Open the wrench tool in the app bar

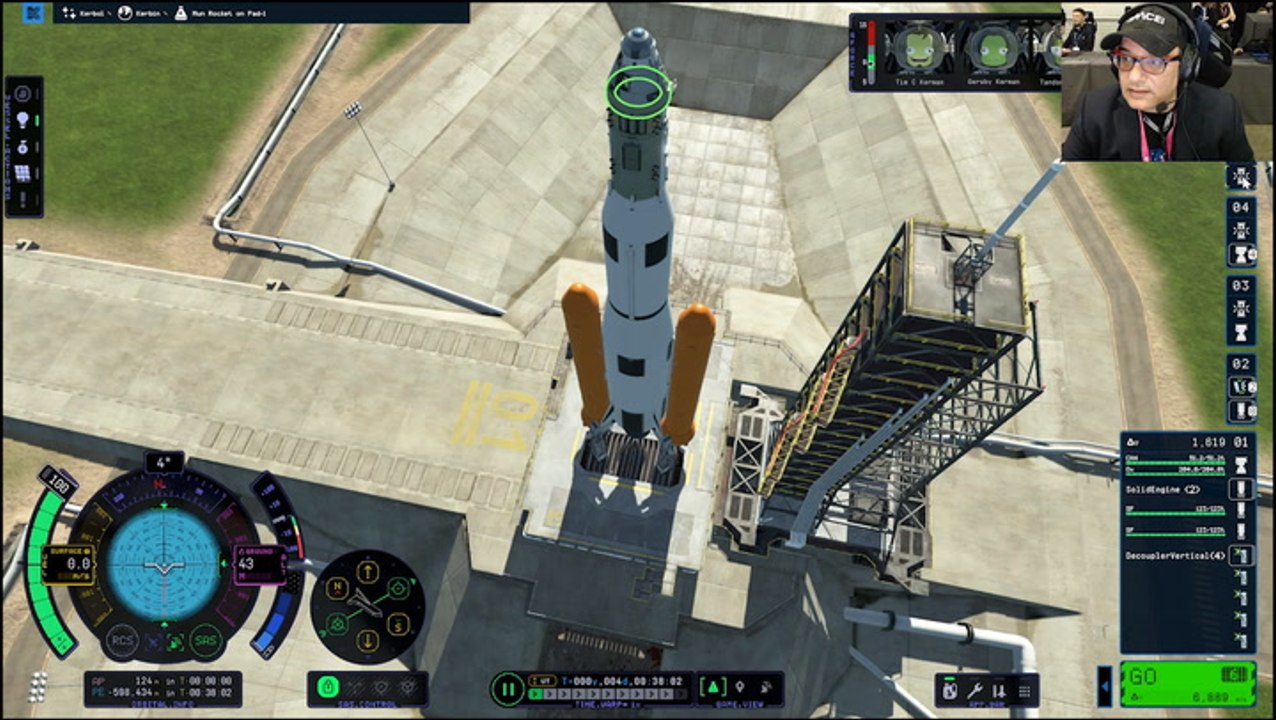(976, 690)
